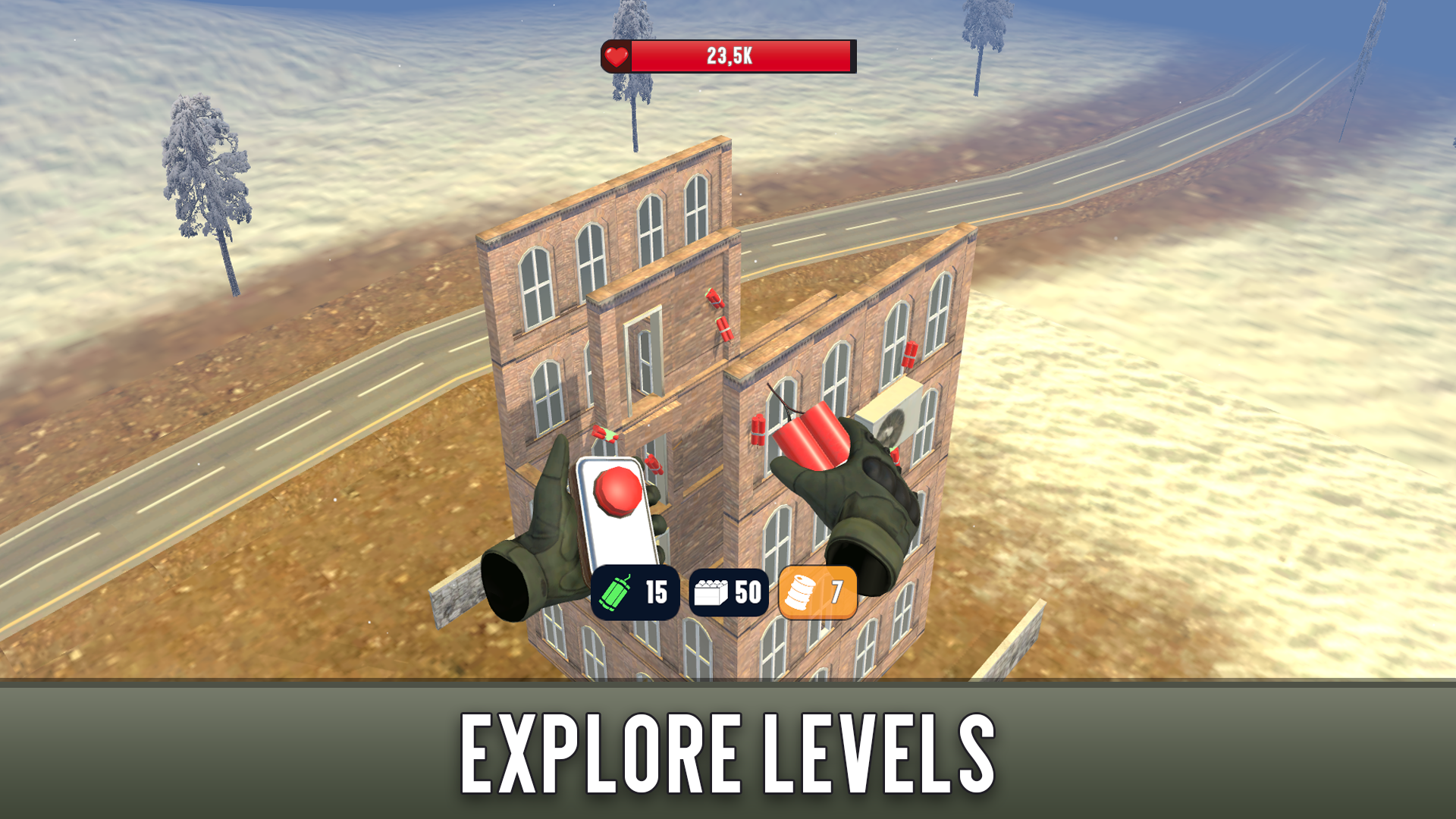Screen dimensions: 1456x819
Task: Tap the 23,5K health progress bar
Action: [x=732, y=54]
